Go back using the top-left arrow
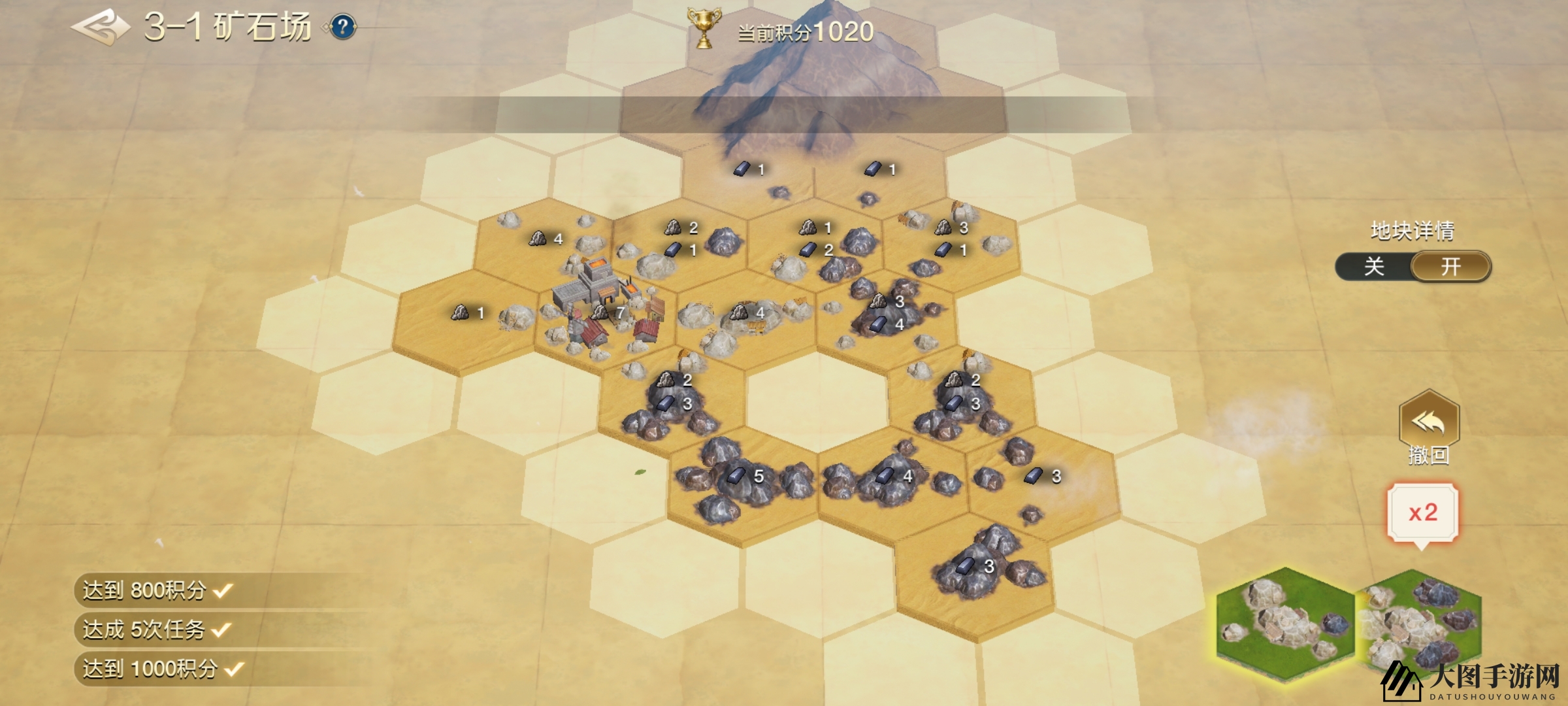Screen dimensions: 1568x706 101,27
